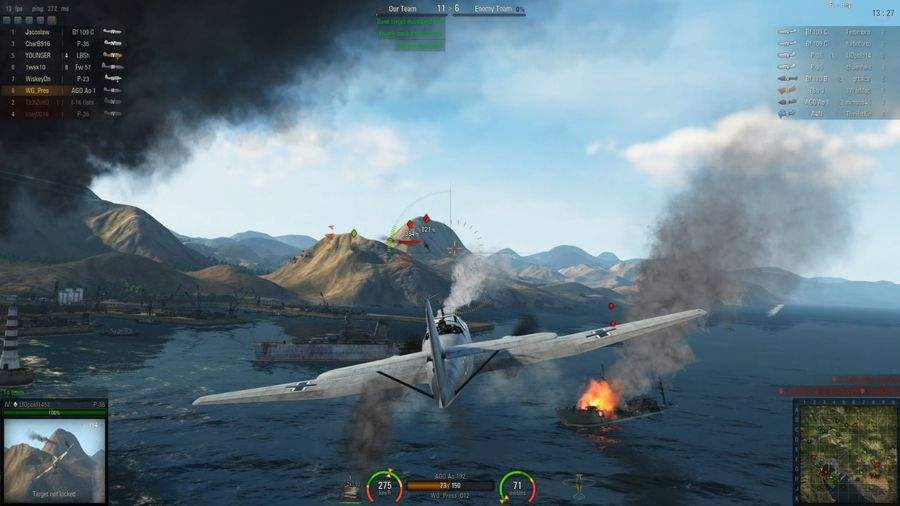The image size is (900, 506).
Task: Open the minimap
Action: [844, 450]
